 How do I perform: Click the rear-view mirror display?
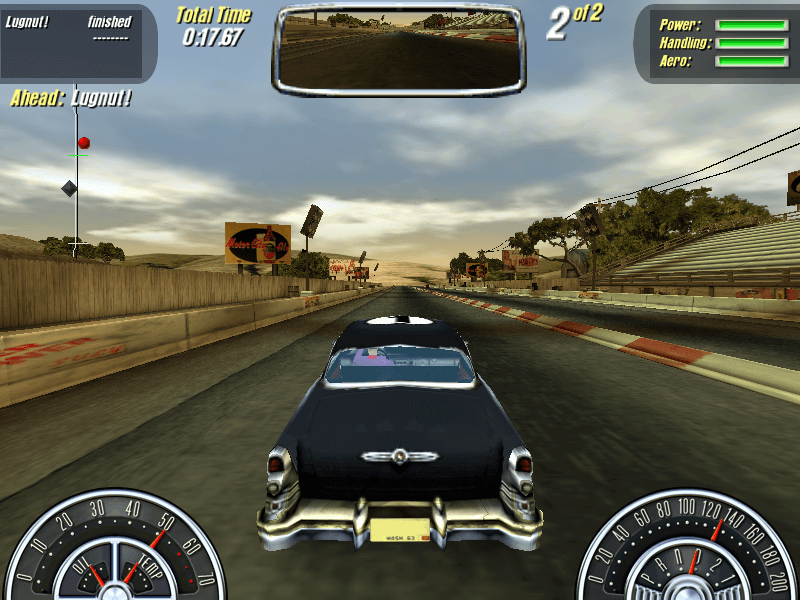[x=398, y=48]
